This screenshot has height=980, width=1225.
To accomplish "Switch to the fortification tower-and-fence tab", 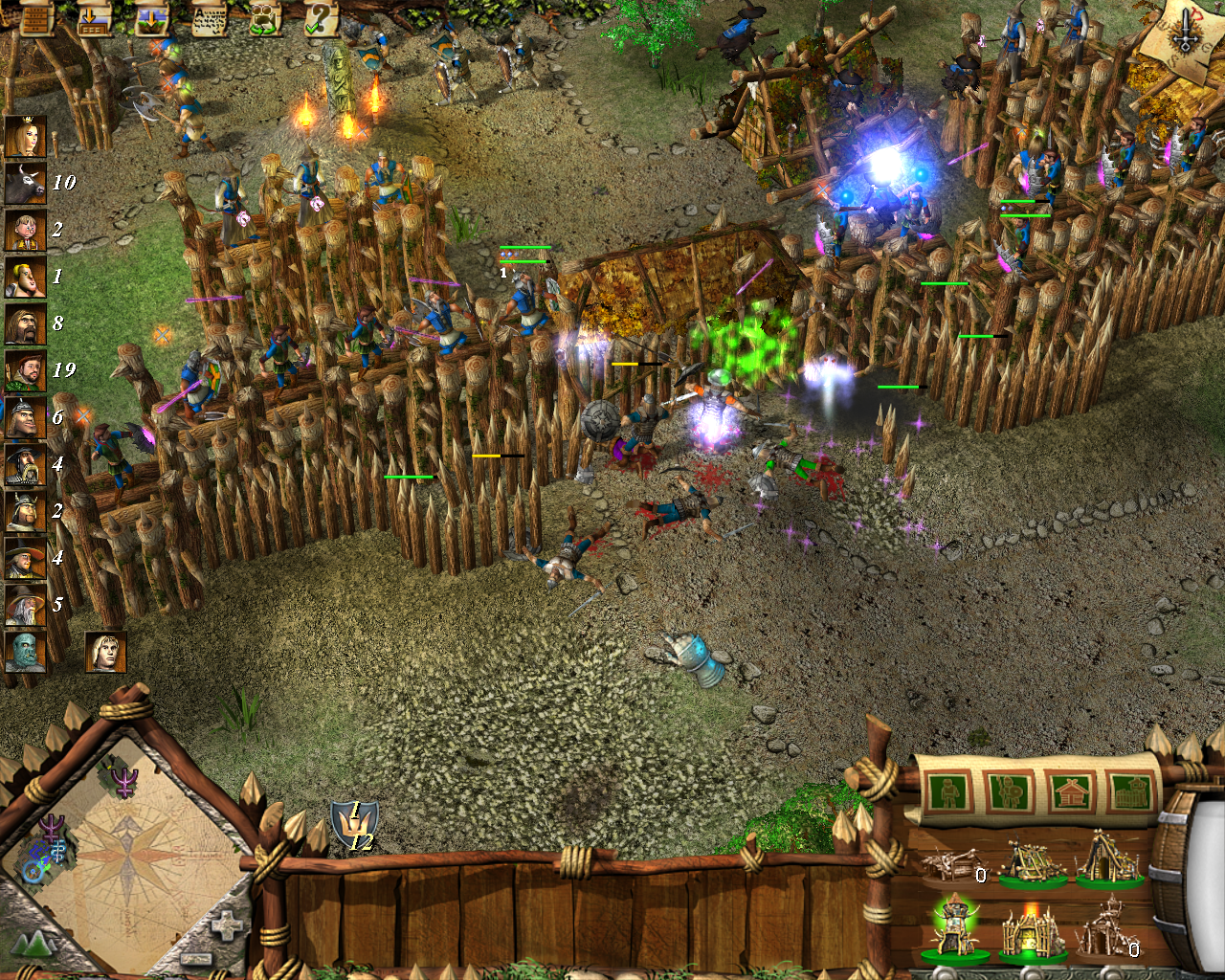I will coord(1131,792).
